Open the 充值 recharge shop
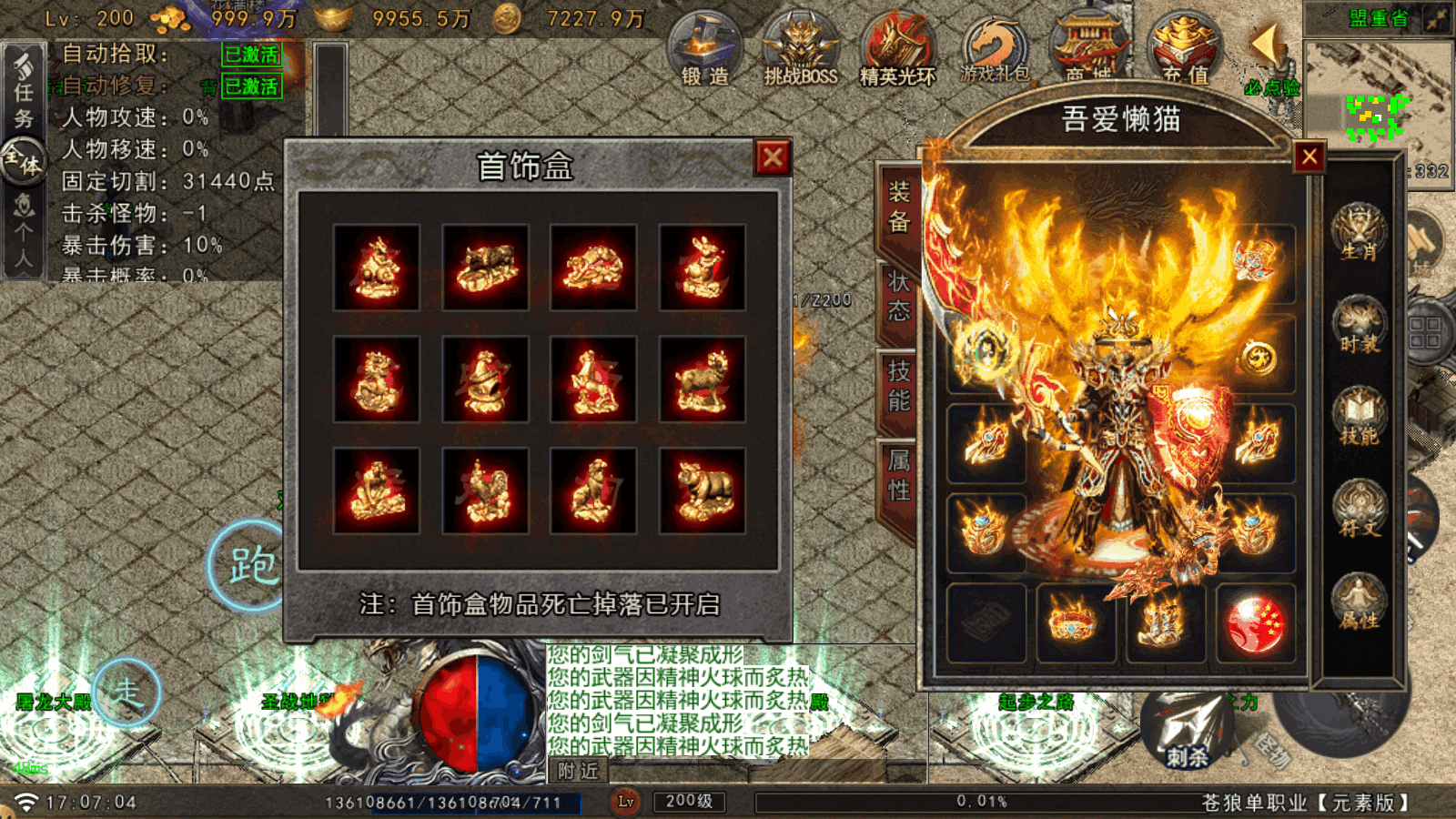Image resolution: width=1456 pixels, height=819 pixels. 1185,49
